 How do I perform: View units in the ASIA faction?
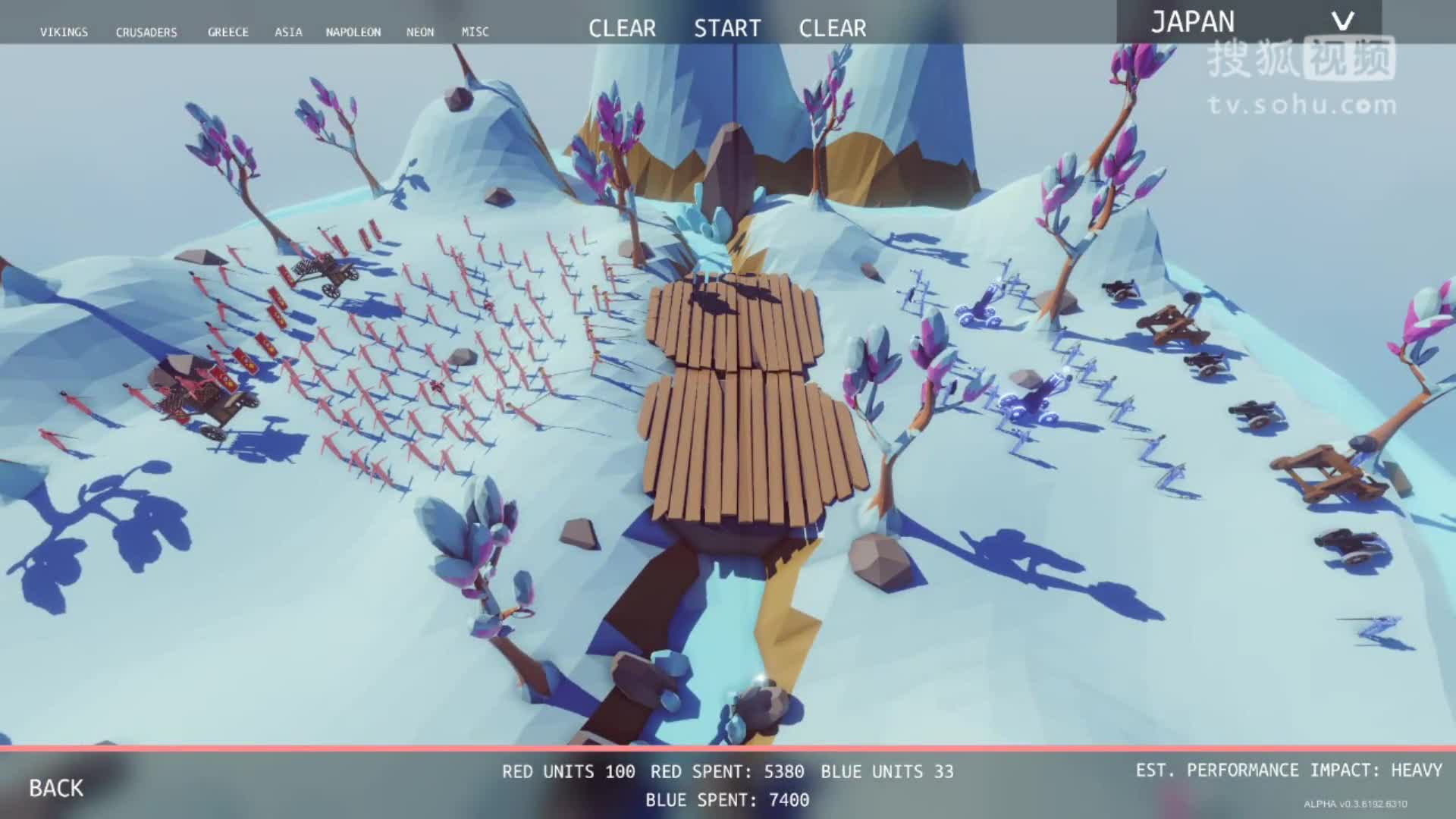pyautogui.click(x=288, y=32)
